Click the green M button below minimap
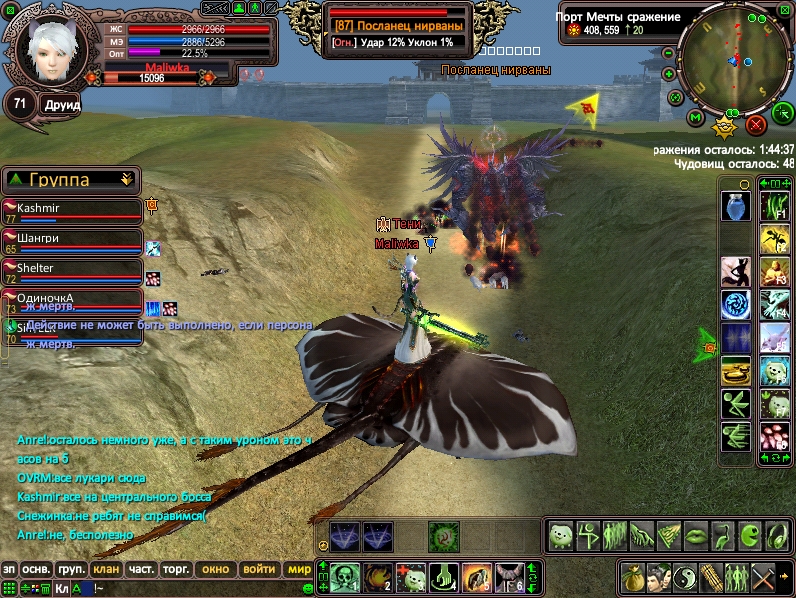This screenshot has height=598, width=796. [x=695, y=118]
